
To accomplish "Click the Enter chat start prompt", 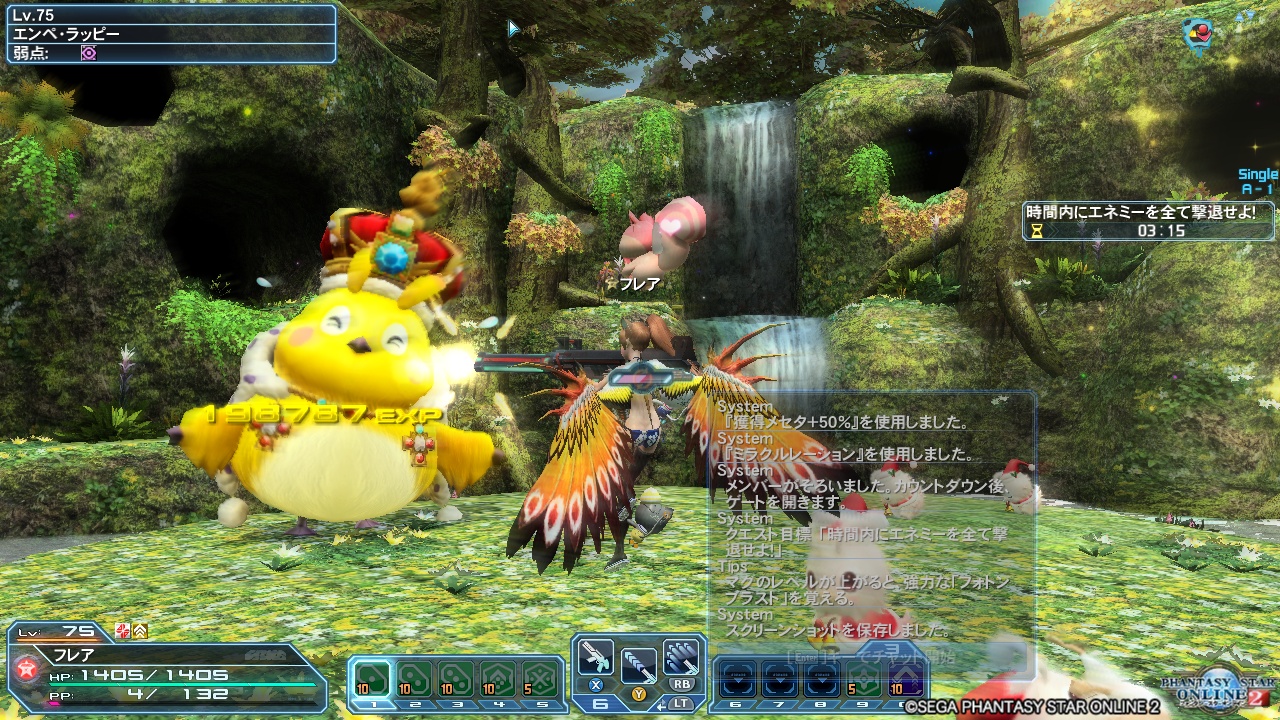I will pyautogui.click(x=807, y=656).
